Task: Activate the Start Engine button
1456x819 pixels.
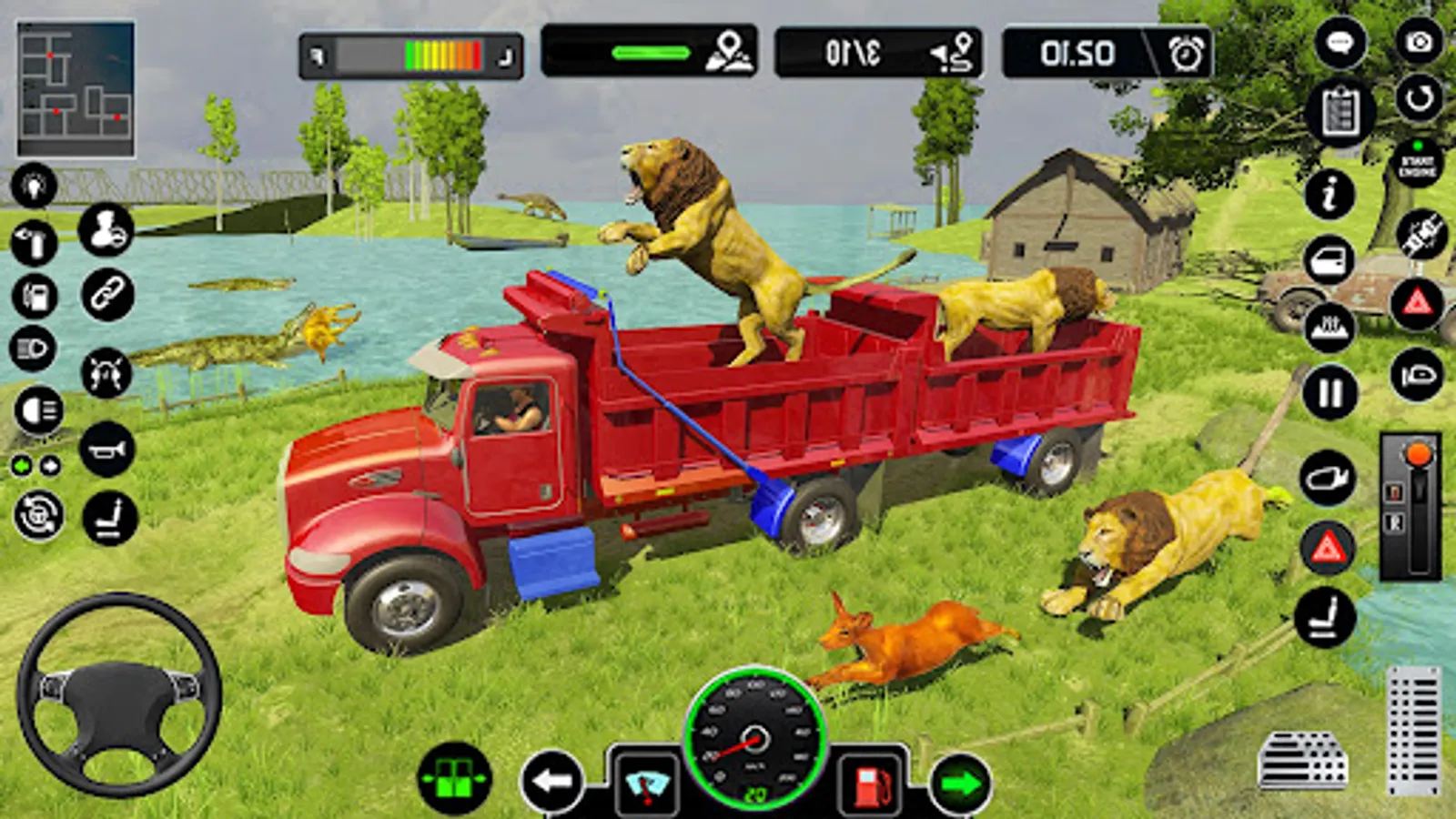Action: click(x=1417, y=165)
